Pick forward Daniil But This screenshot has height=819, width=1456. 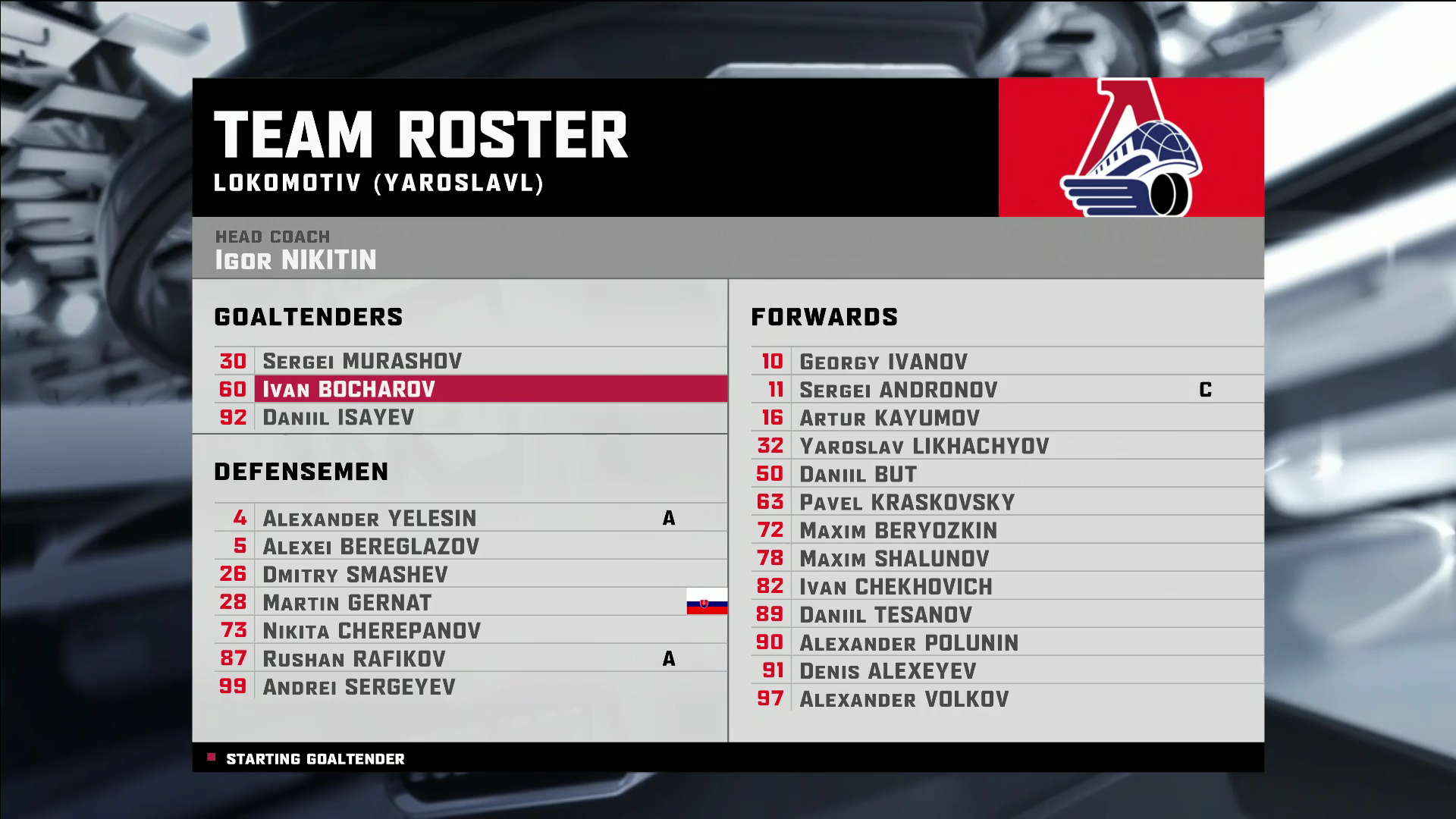click(858, 474)
